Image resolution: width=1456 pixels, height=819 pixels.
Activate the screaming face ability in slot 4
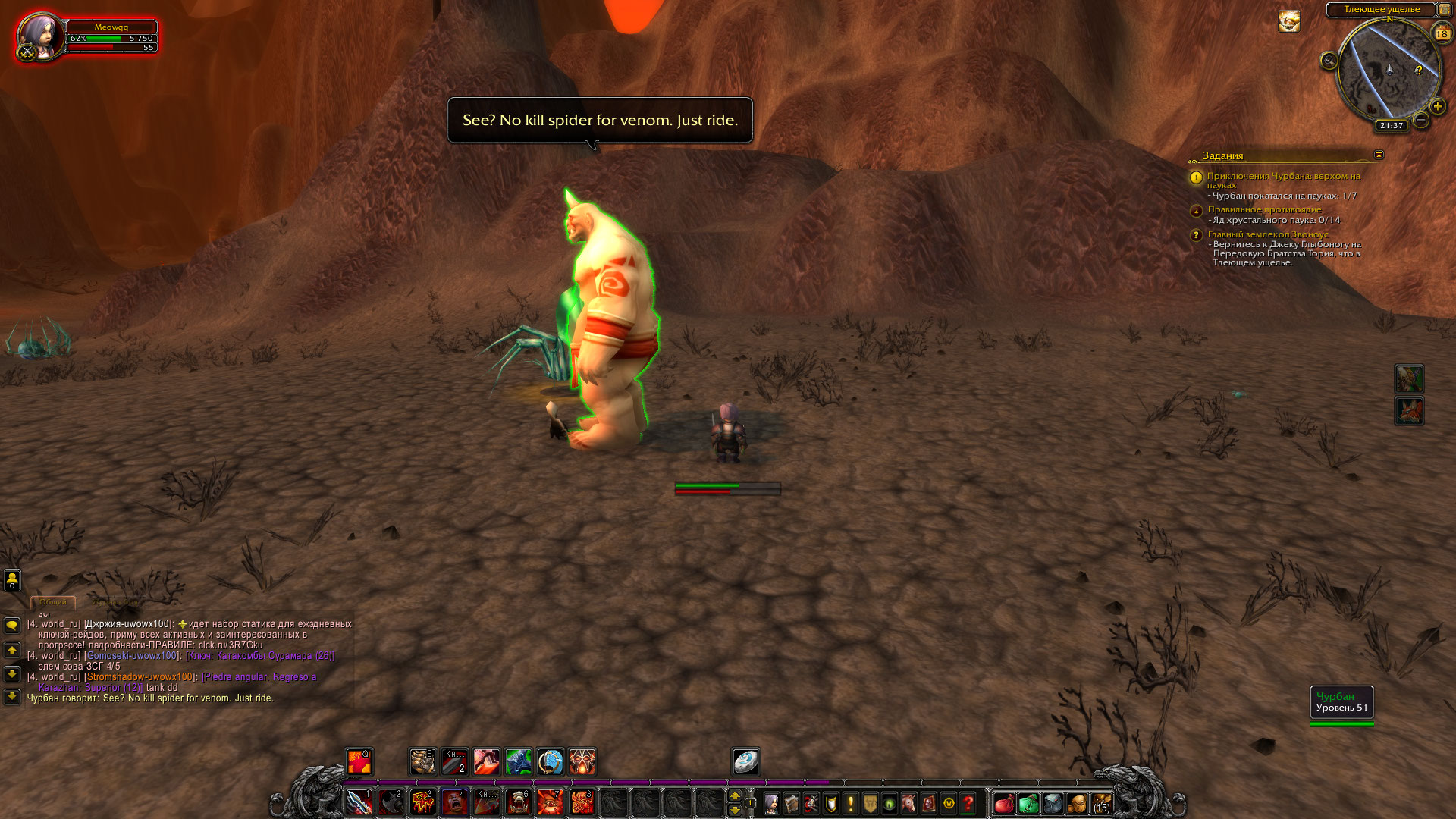454,802
